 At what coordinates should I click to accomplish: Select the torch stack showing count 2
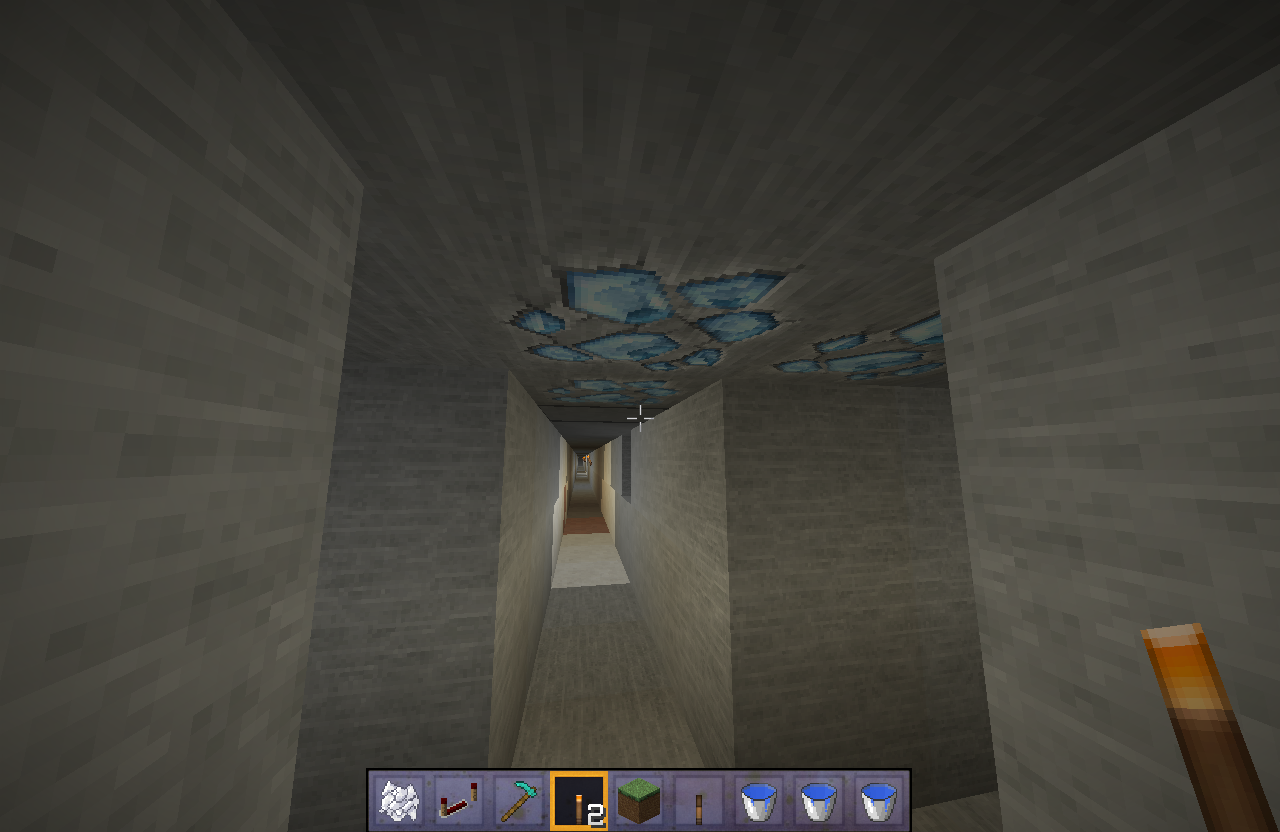(x=577, y=797)
